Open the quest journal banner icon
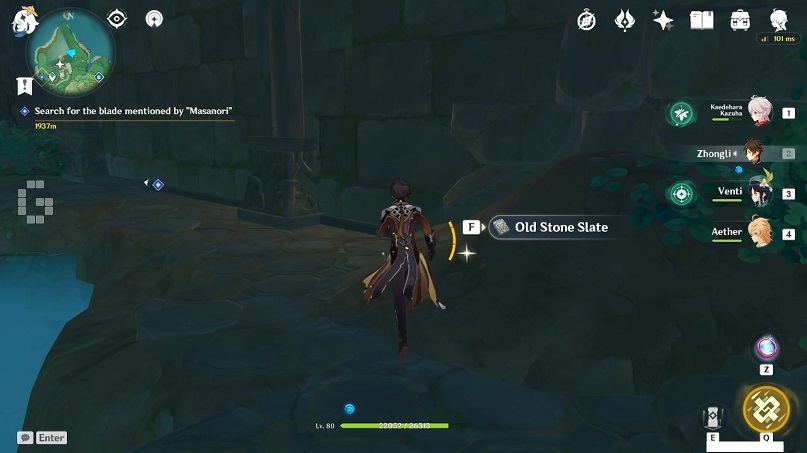807x453 pixels. 25,86
